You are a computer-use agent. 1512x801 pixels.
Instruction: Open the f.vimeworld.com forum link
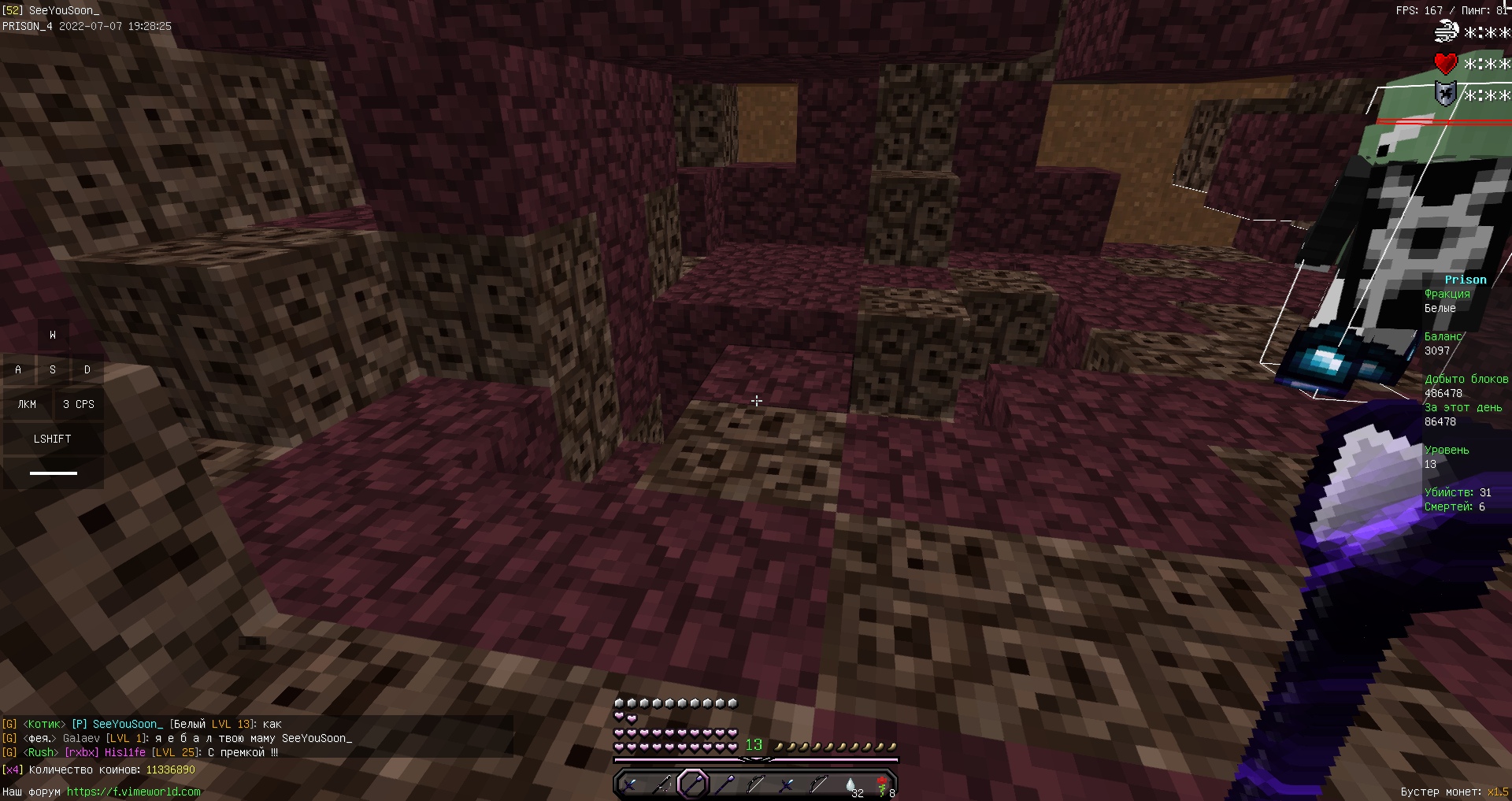tap(133, 792)
